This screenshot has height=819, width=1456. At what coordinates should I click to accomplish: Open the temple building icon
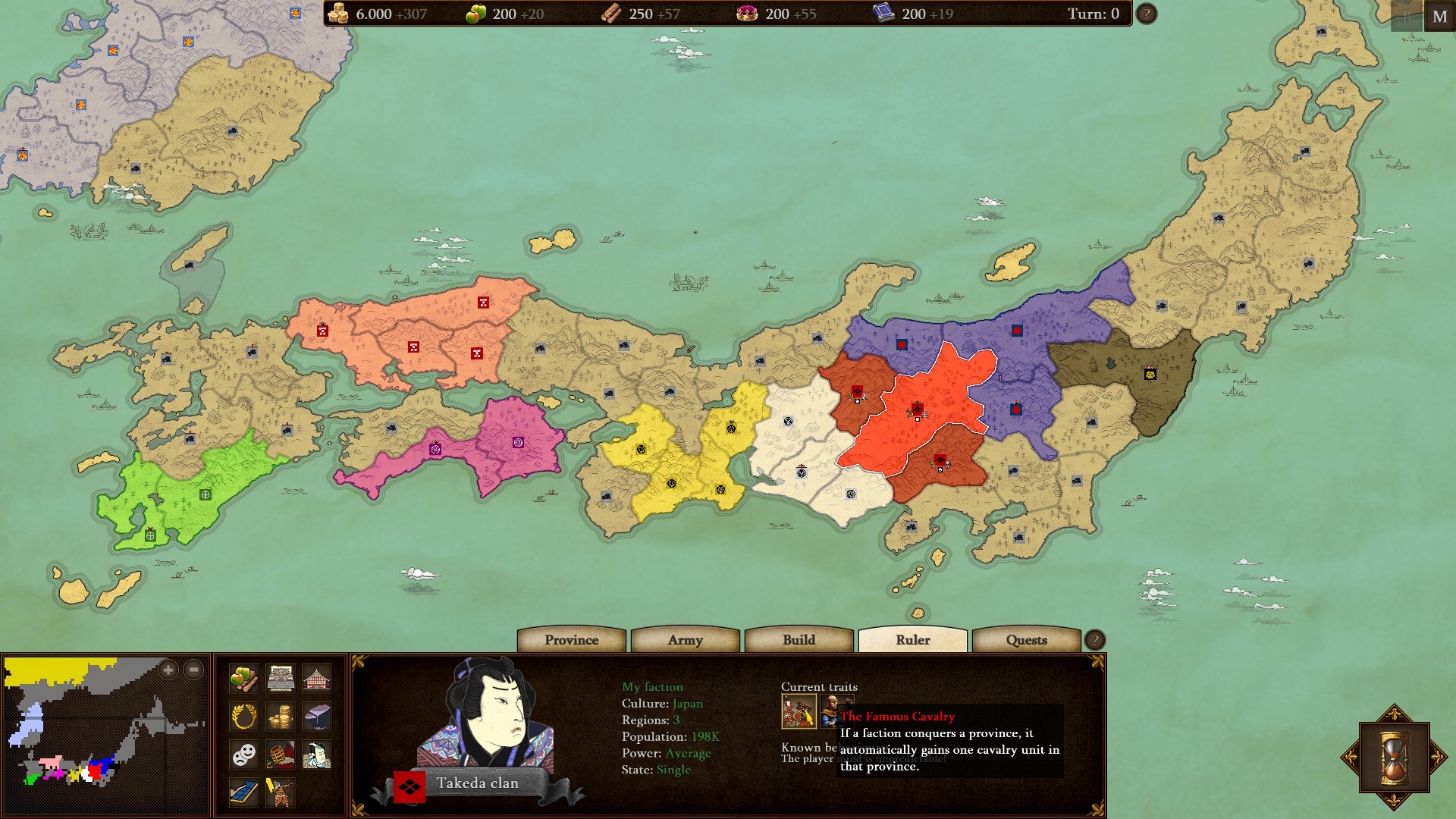[316, 678]
